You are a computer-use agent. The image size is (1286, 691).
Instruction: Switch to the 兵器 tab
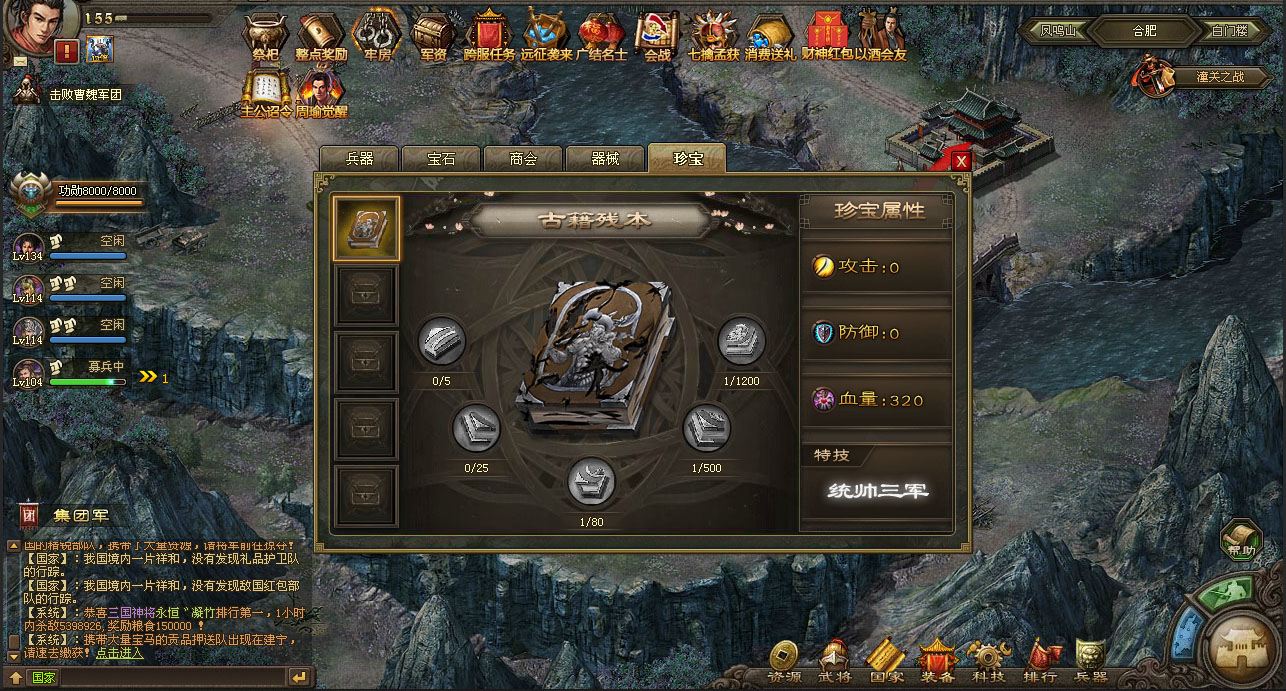(359, 159)
